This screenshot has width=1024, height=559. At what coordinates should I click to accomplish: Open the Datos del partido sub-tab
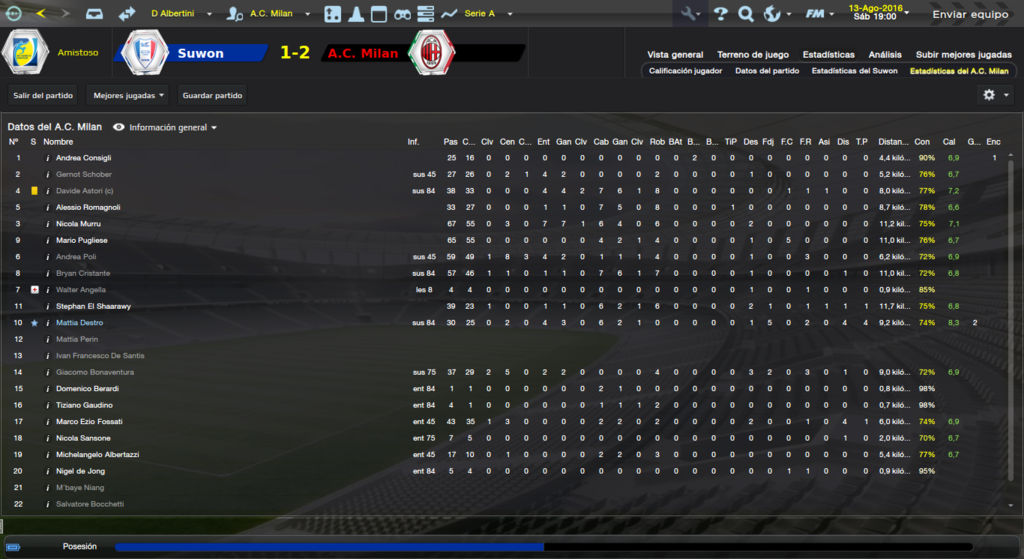click(767, 71)
